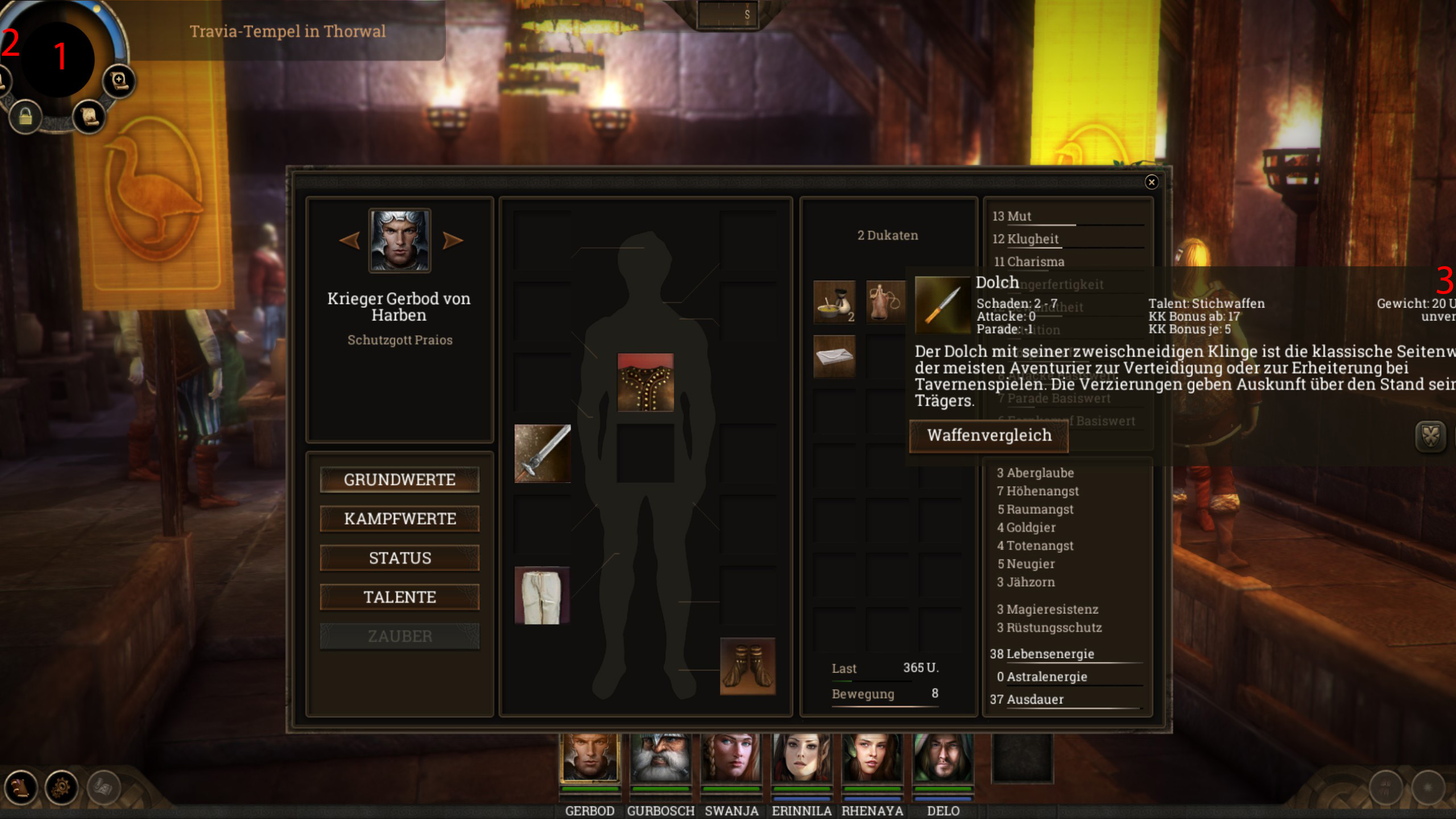Select the equipped leather boots slot

pyautogui.click(x=747, y=666)
